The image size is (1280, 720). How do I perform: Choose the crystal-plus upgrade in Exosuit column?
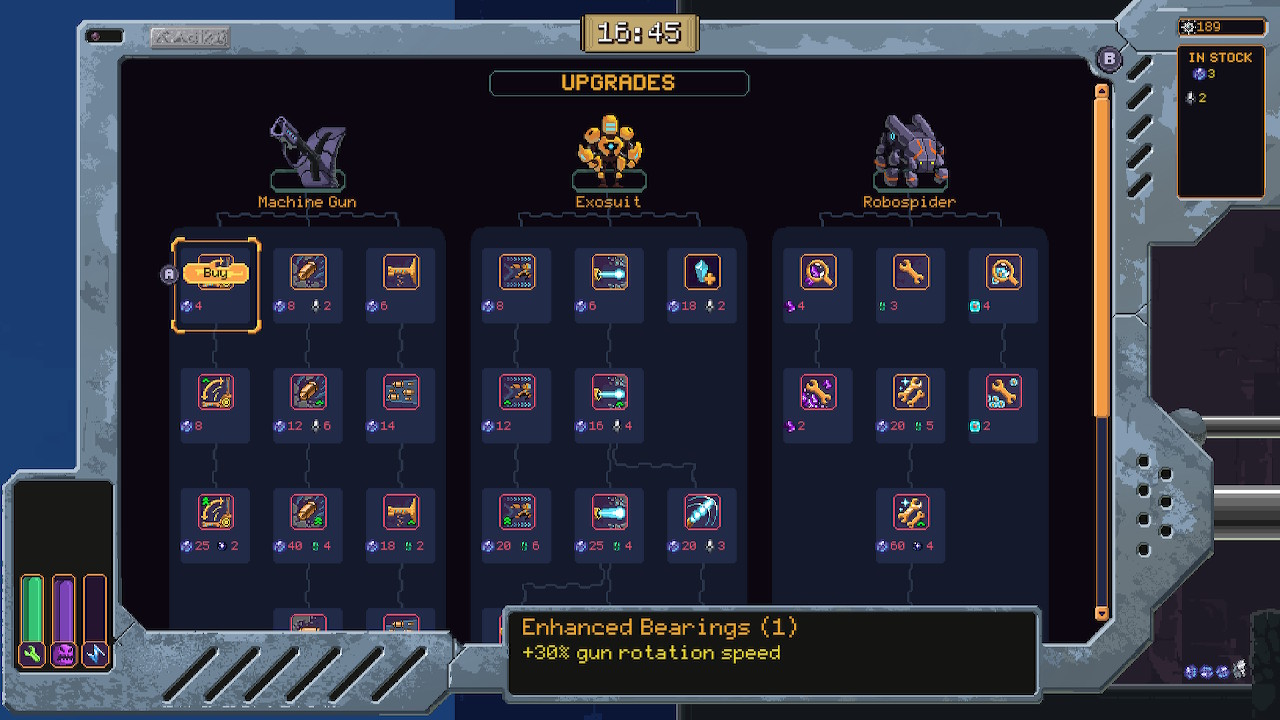point(701,270)
